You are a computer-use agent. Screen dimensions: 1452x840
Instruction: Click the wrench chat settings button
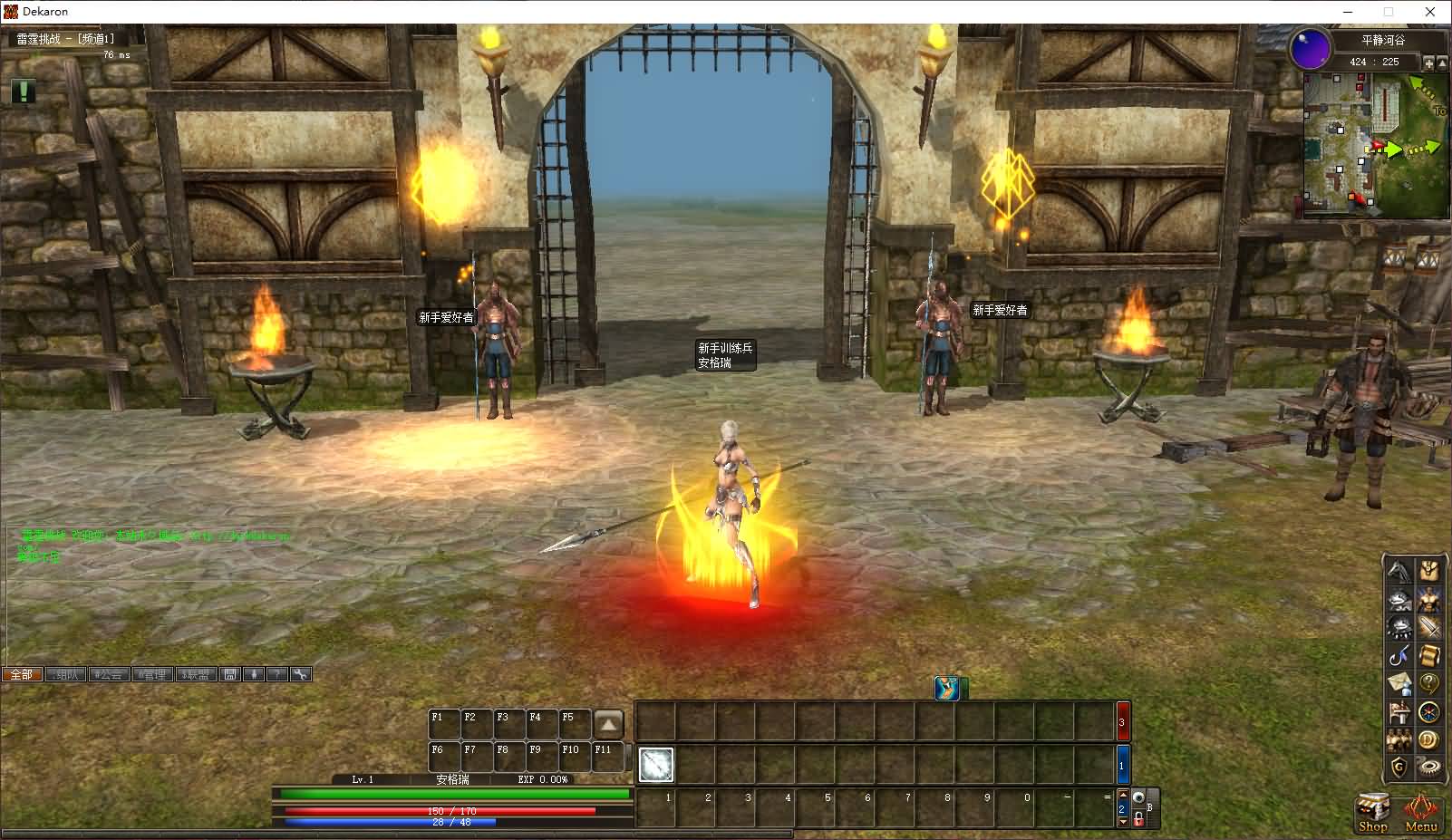coord(300,674)
